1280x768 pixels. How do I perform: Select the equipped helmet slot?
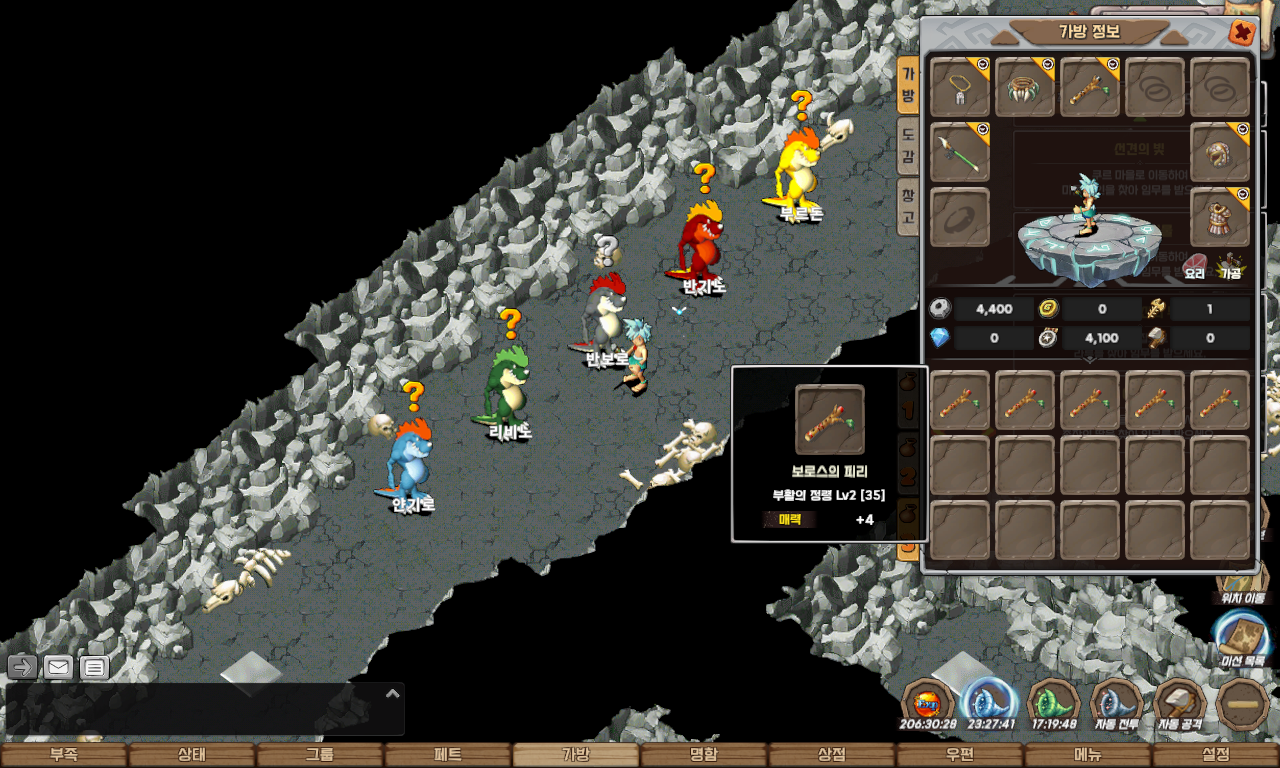[x=1220, y=153]
